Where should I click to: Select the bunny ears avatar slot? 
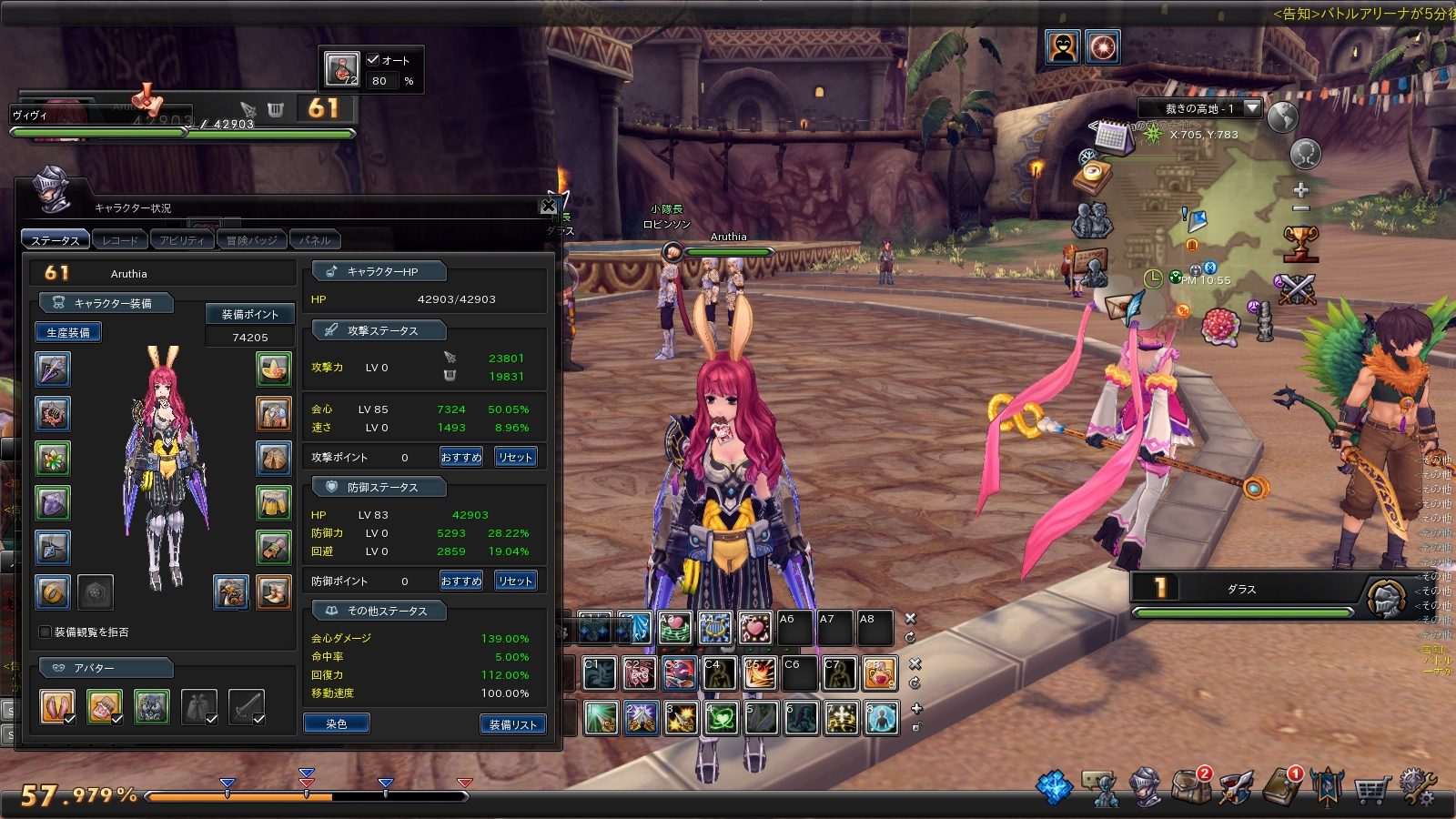tap(57, 707)
